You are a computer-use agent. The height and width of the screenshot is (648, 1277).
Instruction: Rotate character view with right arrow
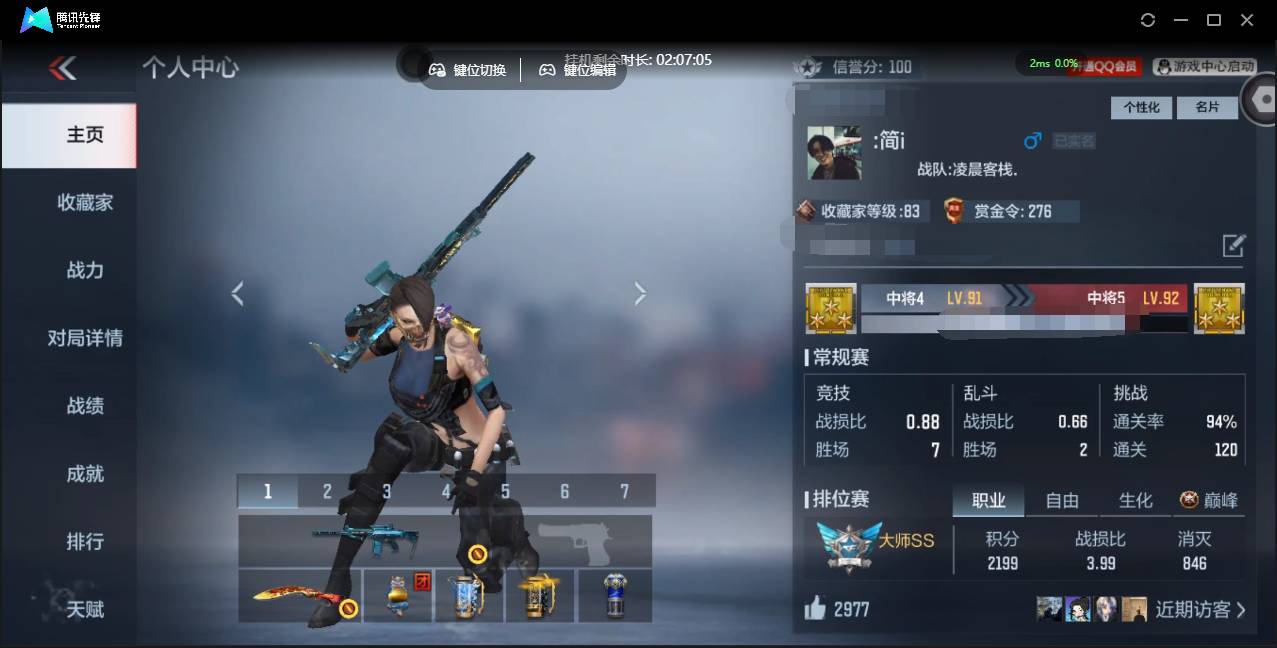(x=640, y=293)
